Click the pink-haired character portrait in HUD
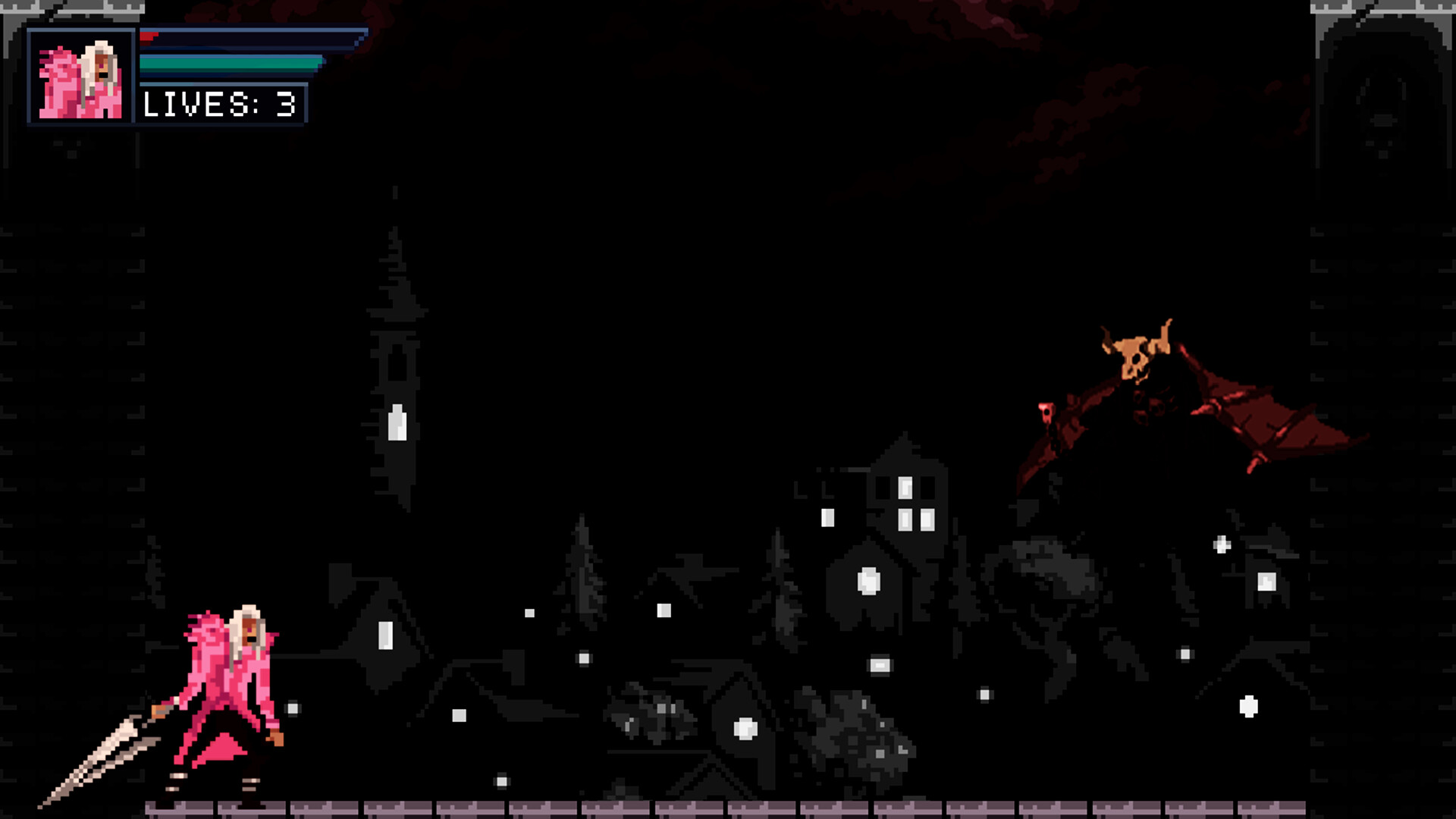Viewport: 1456px width, 819px height. 80,74
